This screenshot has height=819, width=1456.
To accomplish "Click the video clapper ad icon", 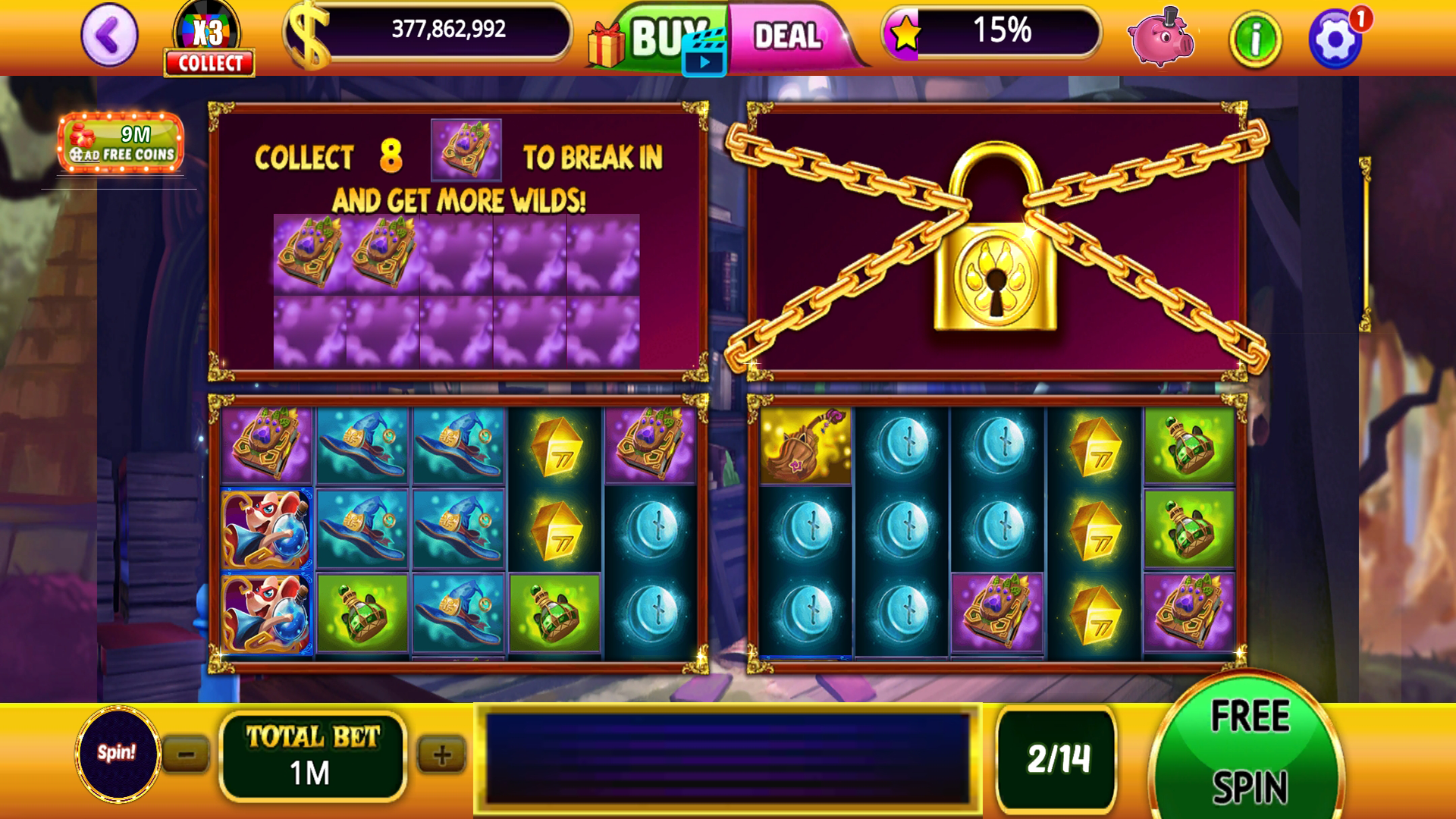I will tap(704, 55).
